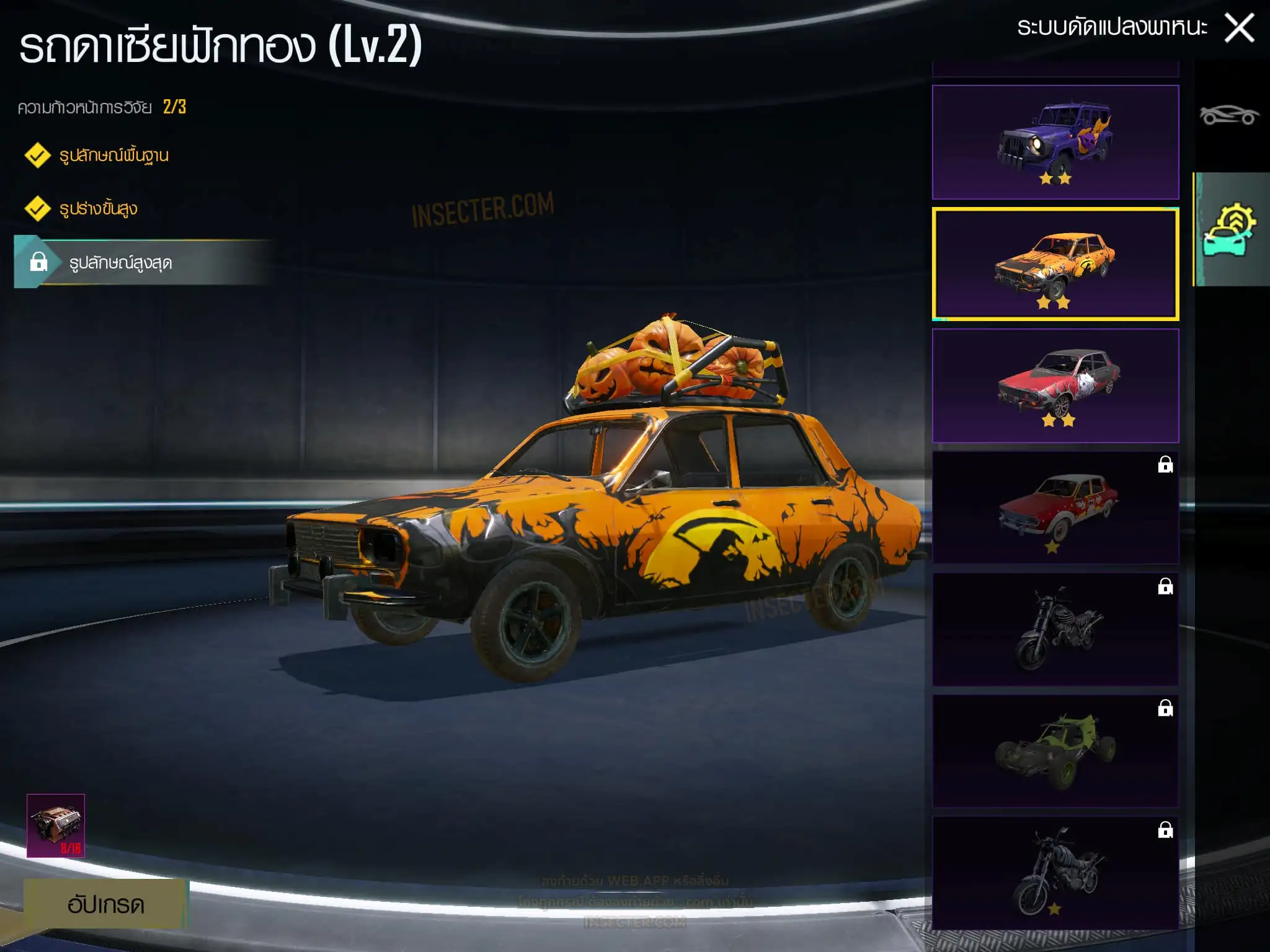Screen dimensions: 1270x952
Task: Open the locked skeleton motorcycle skin
Action: point(1055,629)
